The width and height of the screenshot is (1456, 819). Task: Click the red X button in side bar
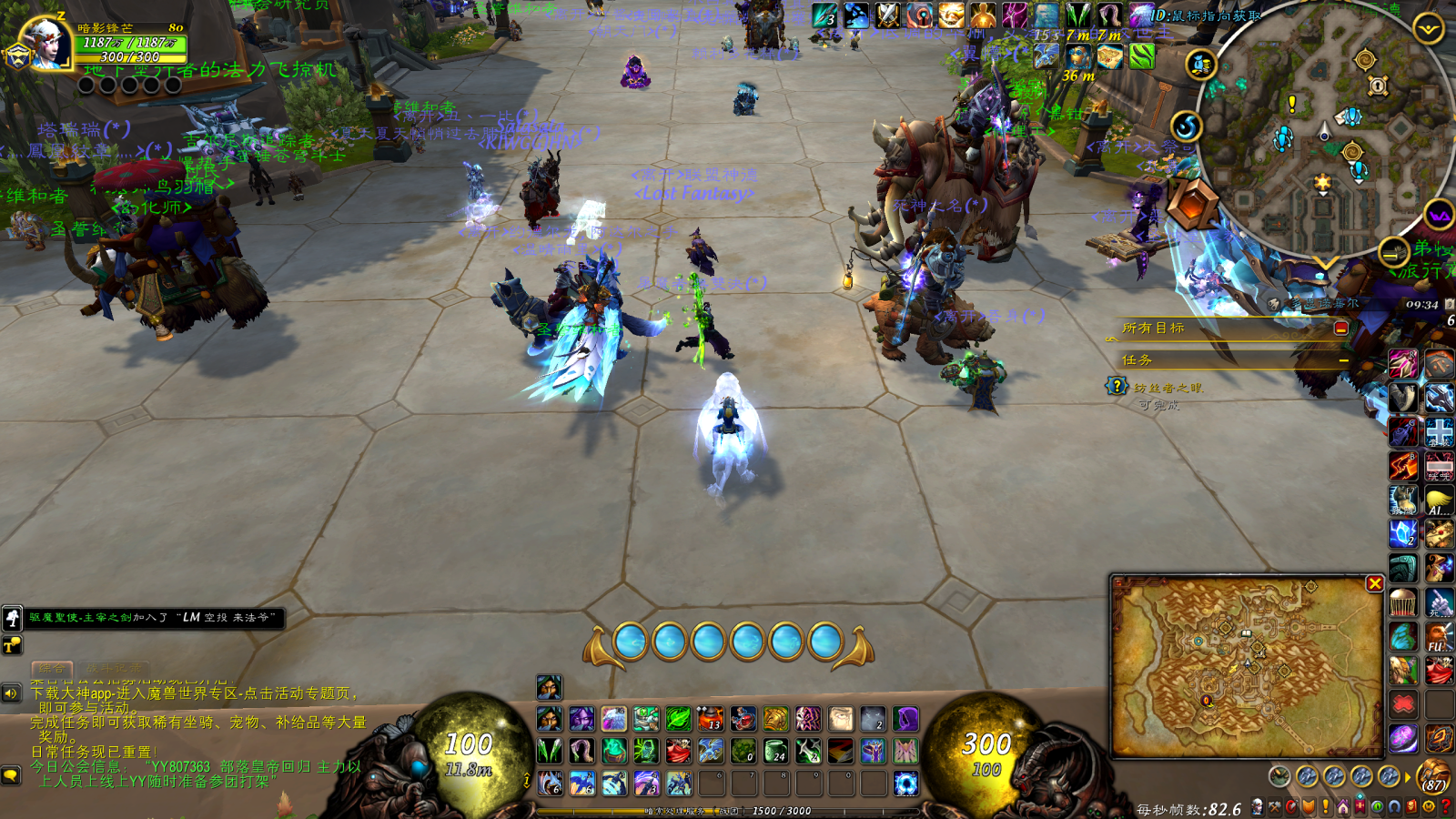pos(1403,704)
